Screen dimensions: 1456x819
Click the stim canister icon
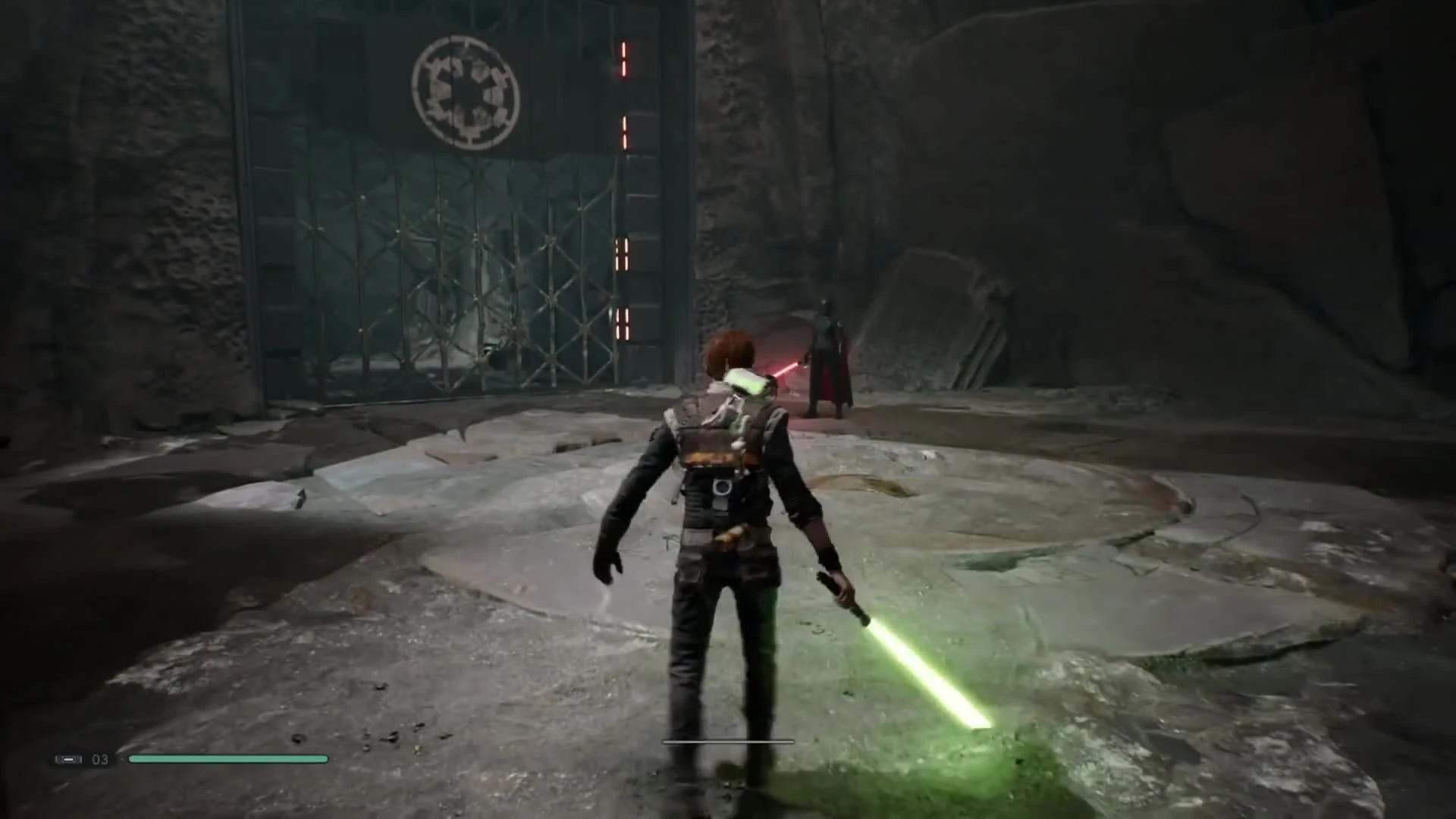pos(68,759)
